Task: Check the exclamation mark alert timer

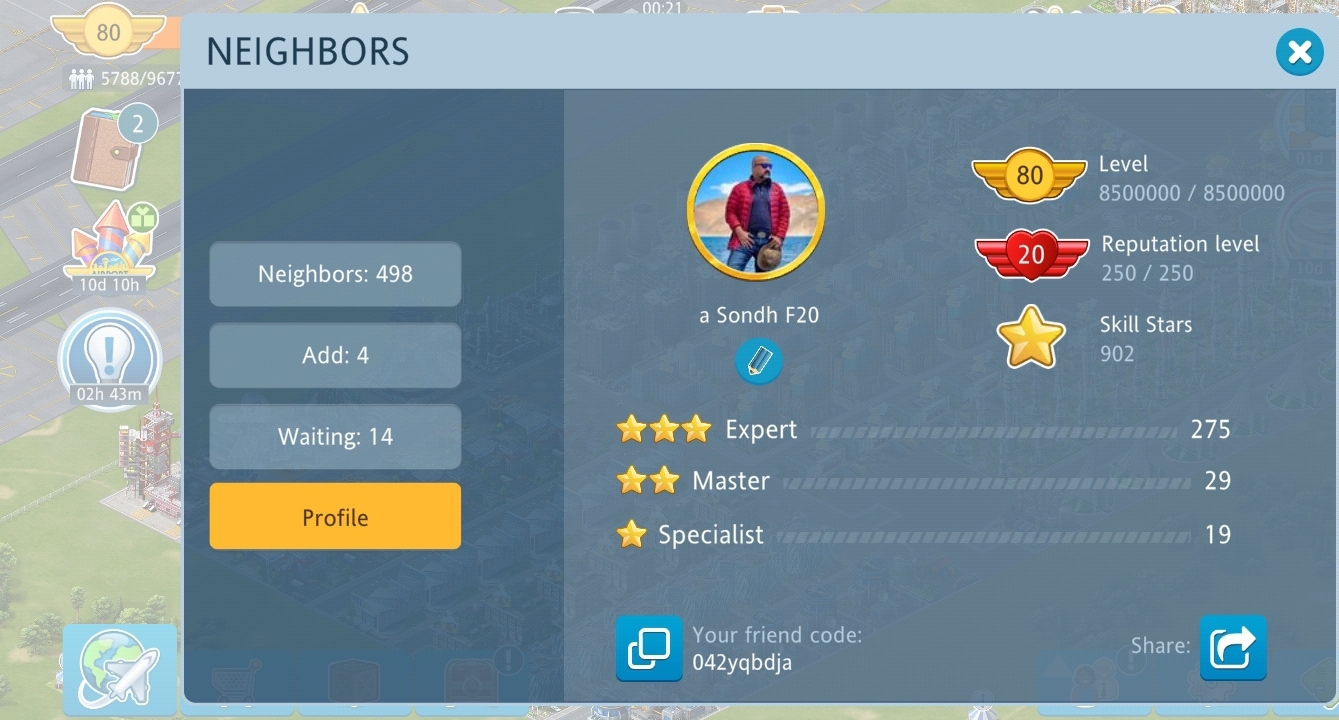Action: pyautogui.click(x=110, y=360)
